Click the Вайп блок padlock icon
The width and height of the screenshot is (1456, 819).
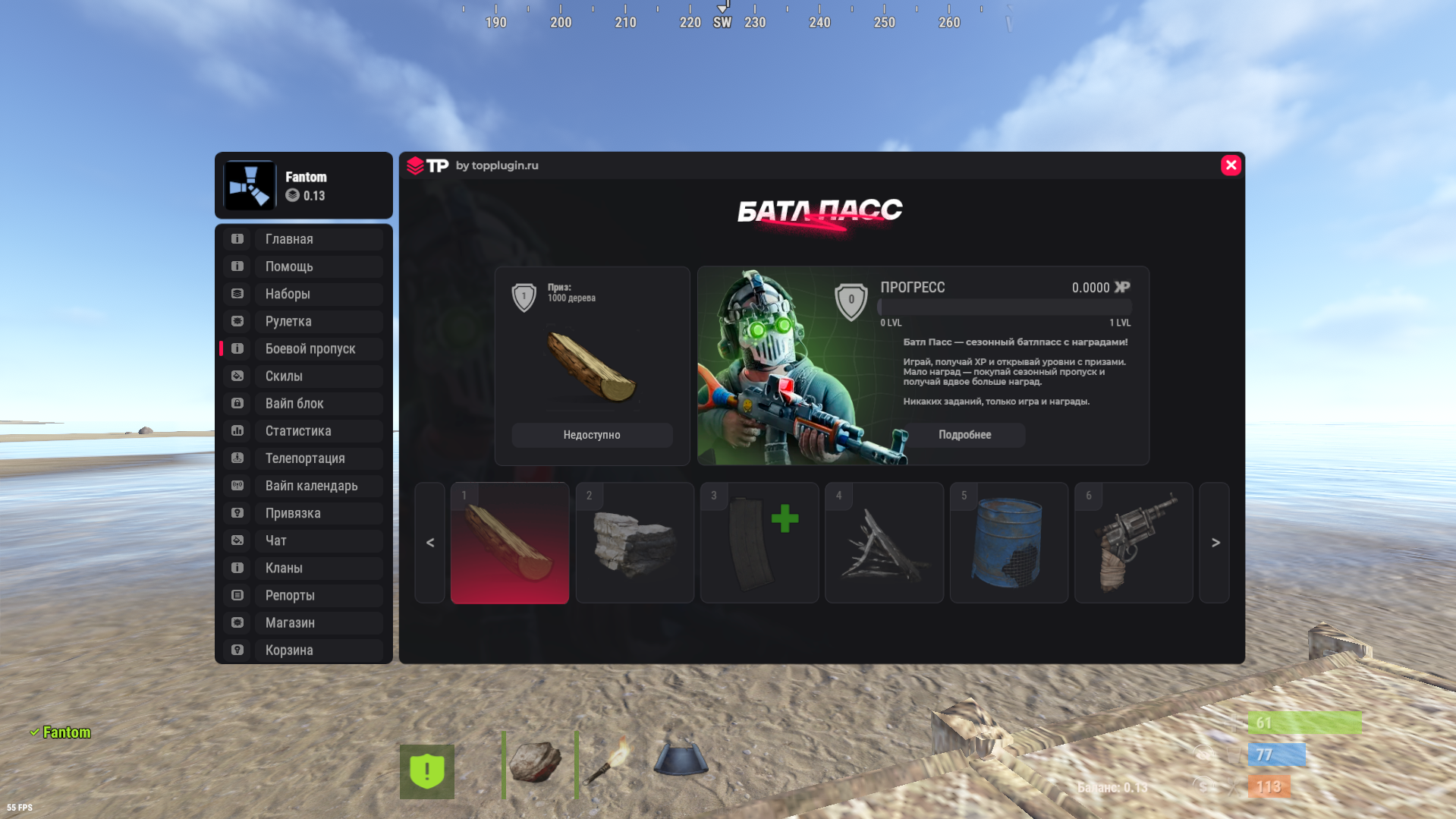pyautogui.click(x=236, y=403)
